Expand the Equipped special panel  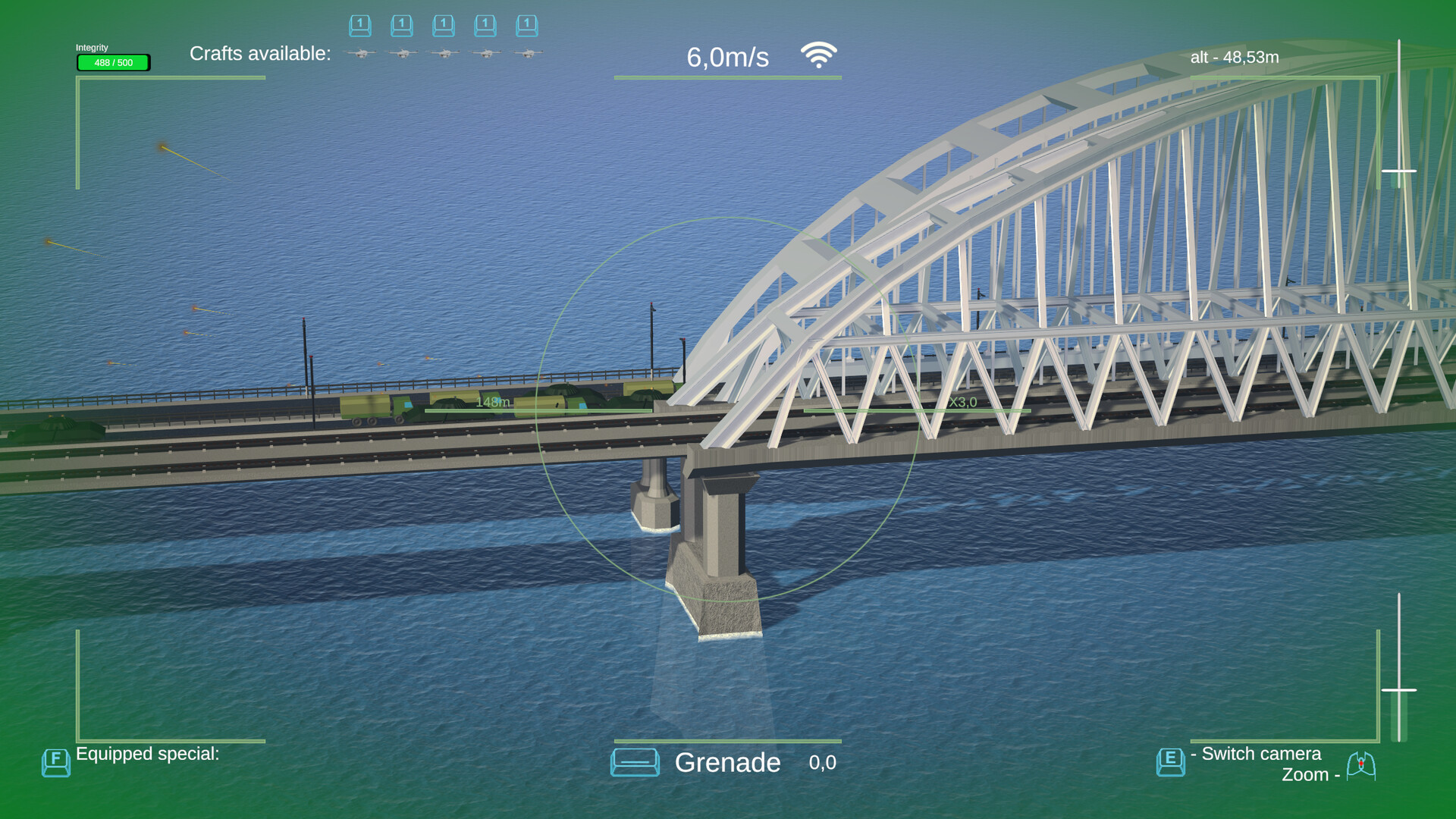(149, 753)
